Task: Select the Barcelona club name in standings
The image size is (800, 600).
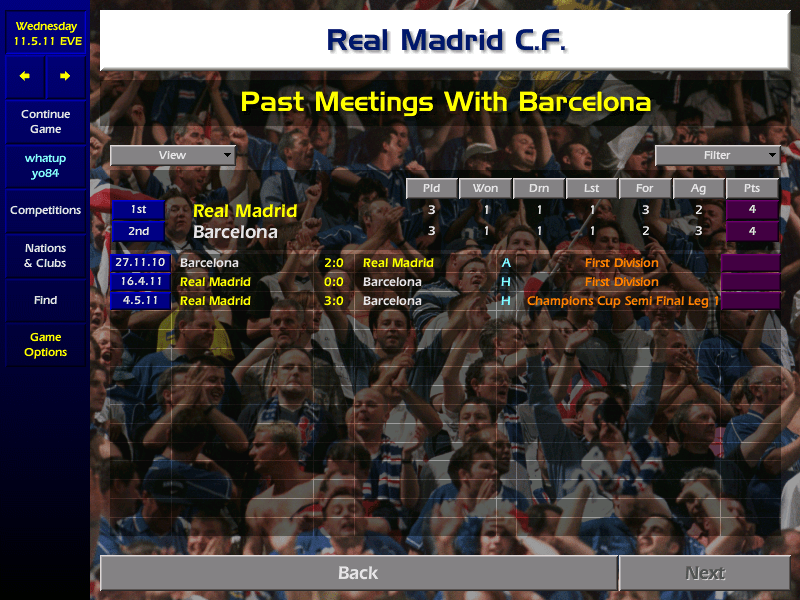Action: coord(235,232)
